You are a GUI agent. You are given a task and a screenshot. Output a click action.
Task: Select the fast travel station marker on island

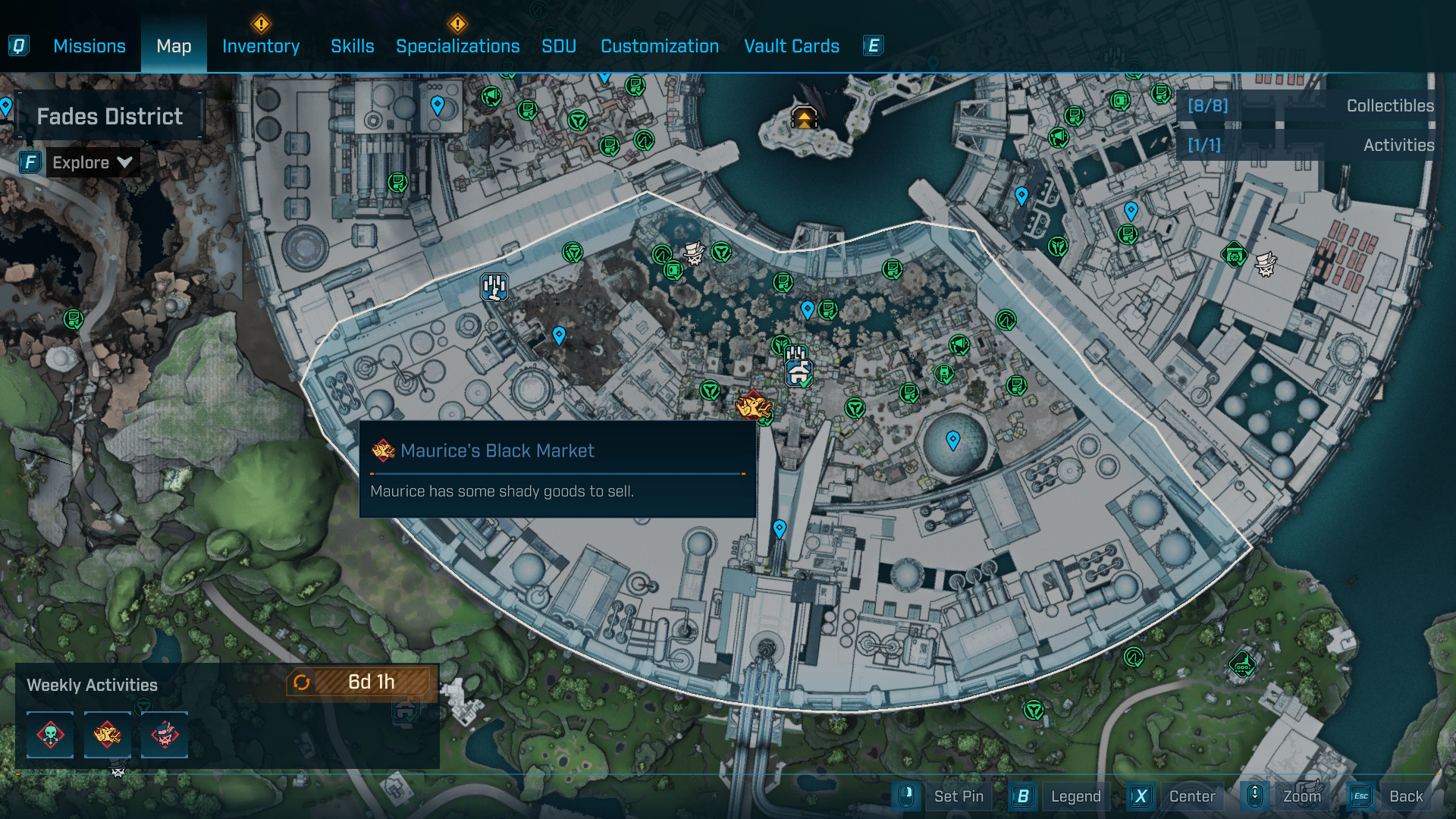click(x=804, y=118)
